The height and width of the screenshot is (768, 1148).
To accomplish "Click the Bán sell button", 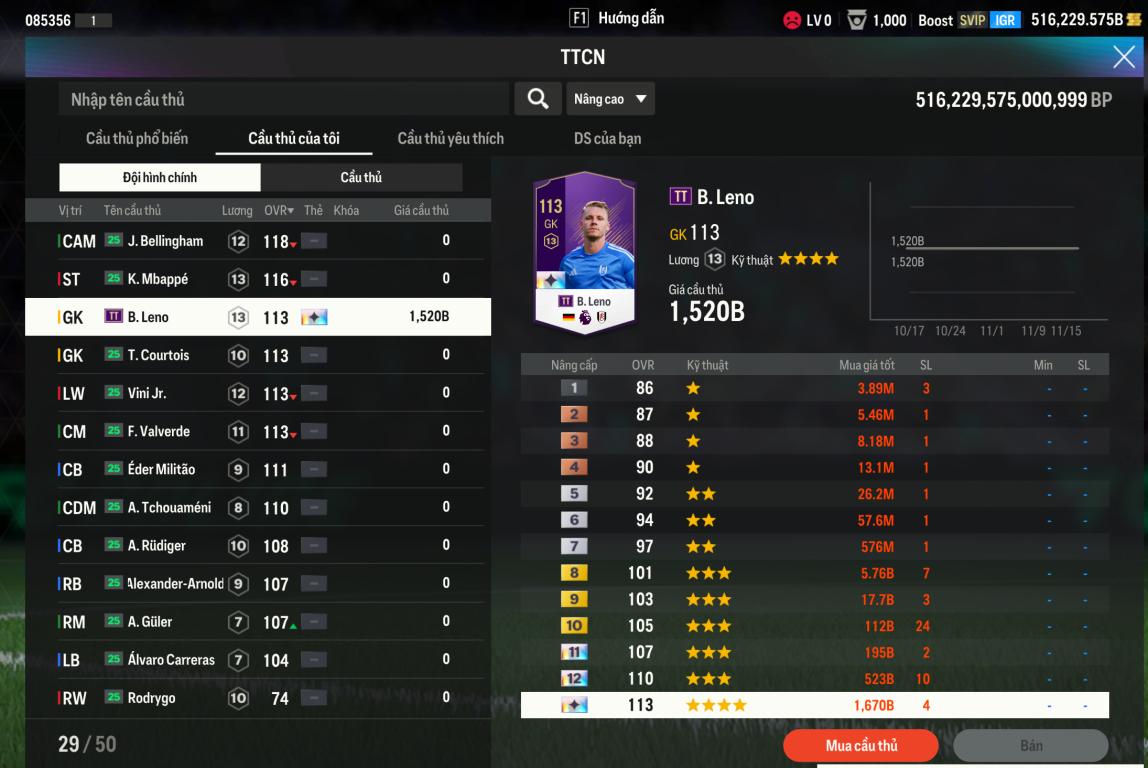I will pos(1030,746).
